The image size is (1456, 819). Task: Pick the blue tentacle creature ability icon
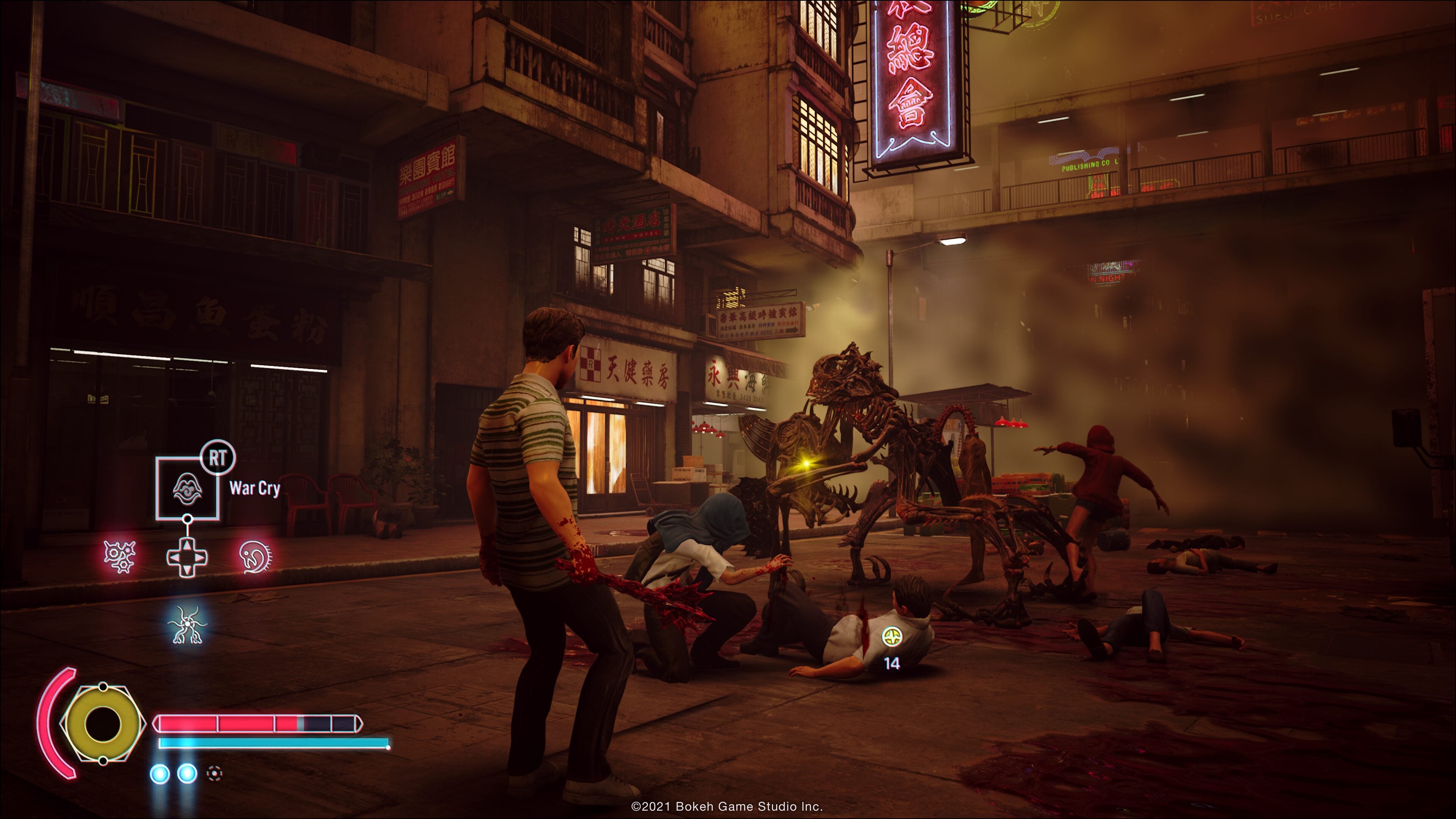[x=188, y=624]
